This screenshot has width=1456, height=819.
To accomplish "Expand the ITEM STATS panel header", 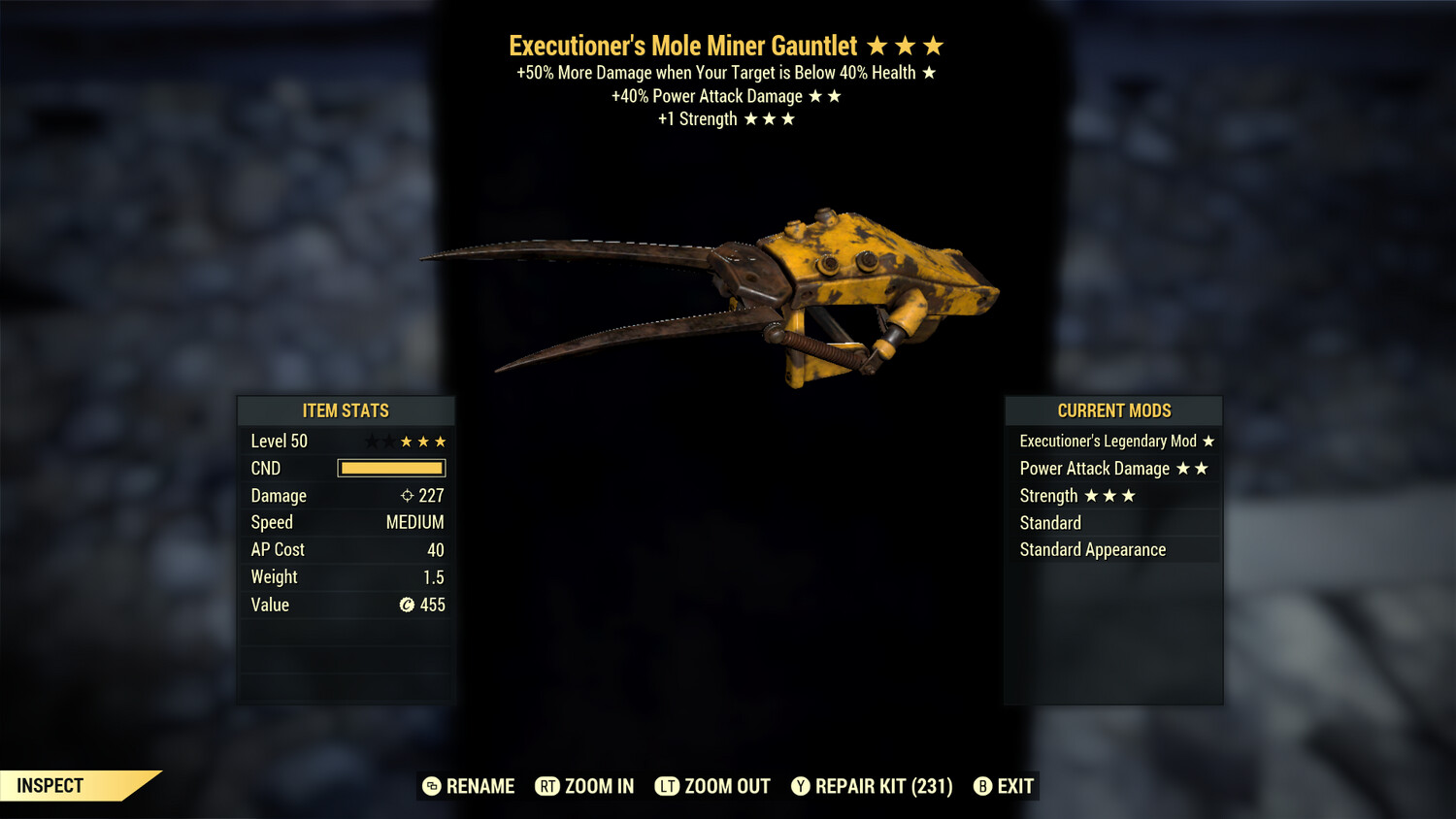I will click(346, 410).
